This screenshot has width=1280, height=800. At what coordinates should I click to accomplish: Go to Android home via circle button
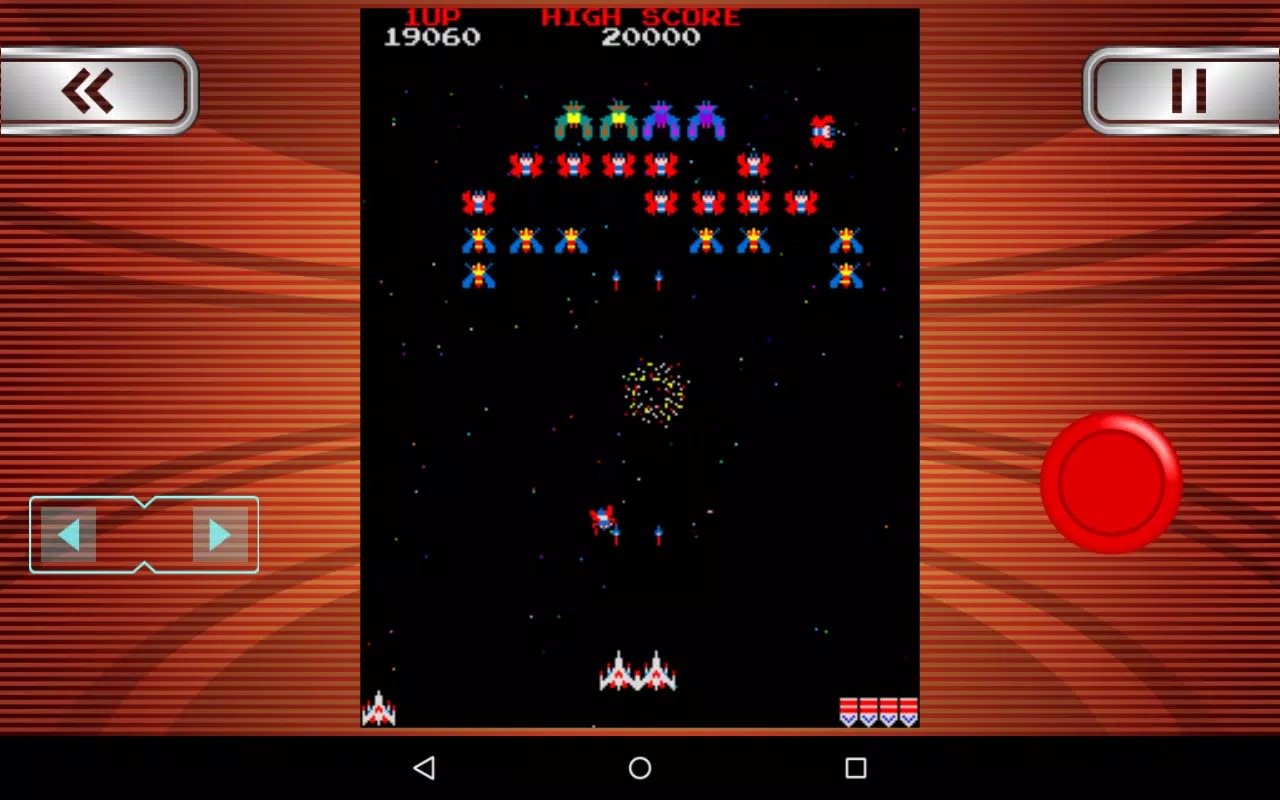(640, 767)
